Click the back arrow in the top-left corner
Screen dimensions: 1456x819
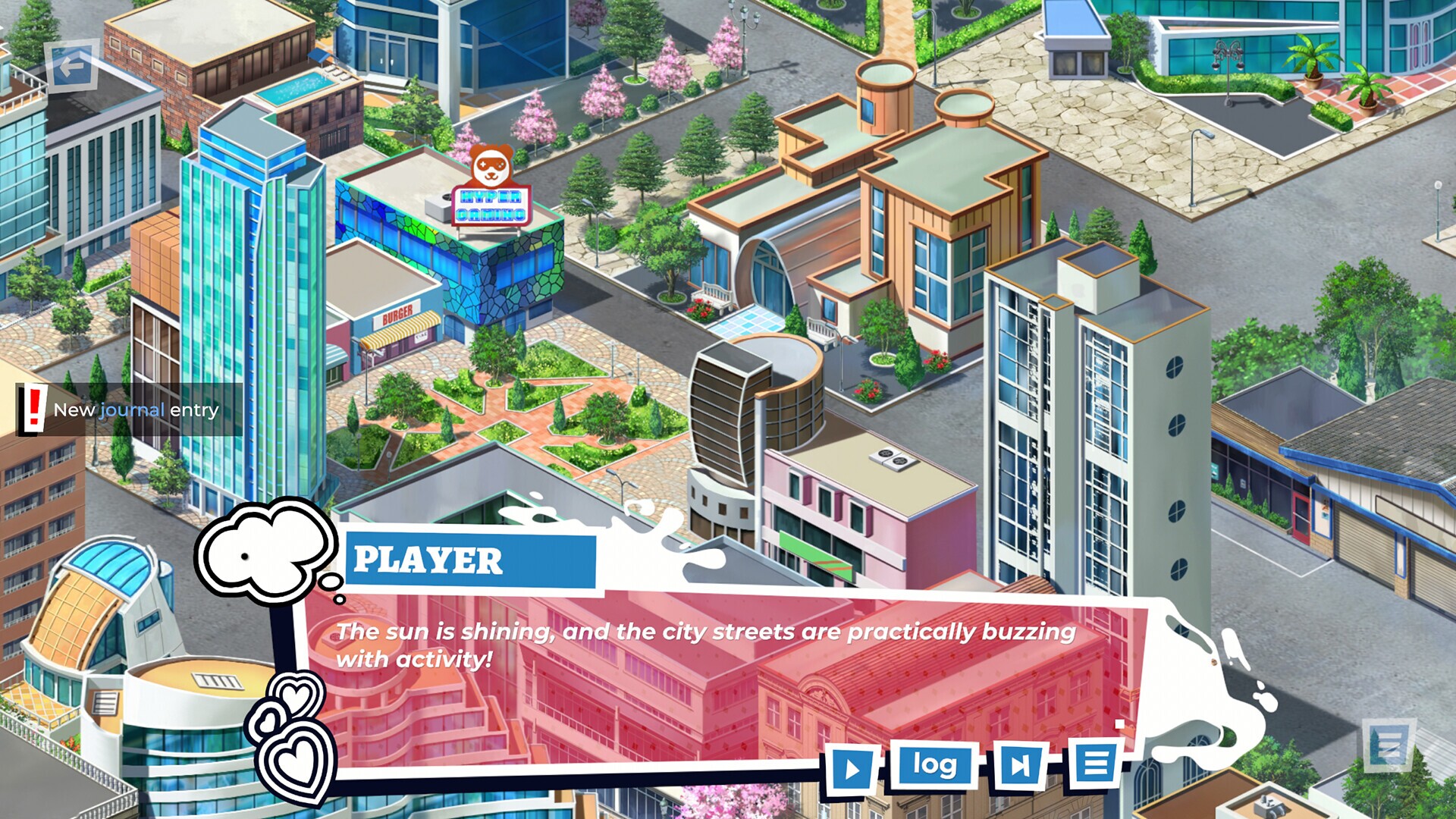pos(71,67)
